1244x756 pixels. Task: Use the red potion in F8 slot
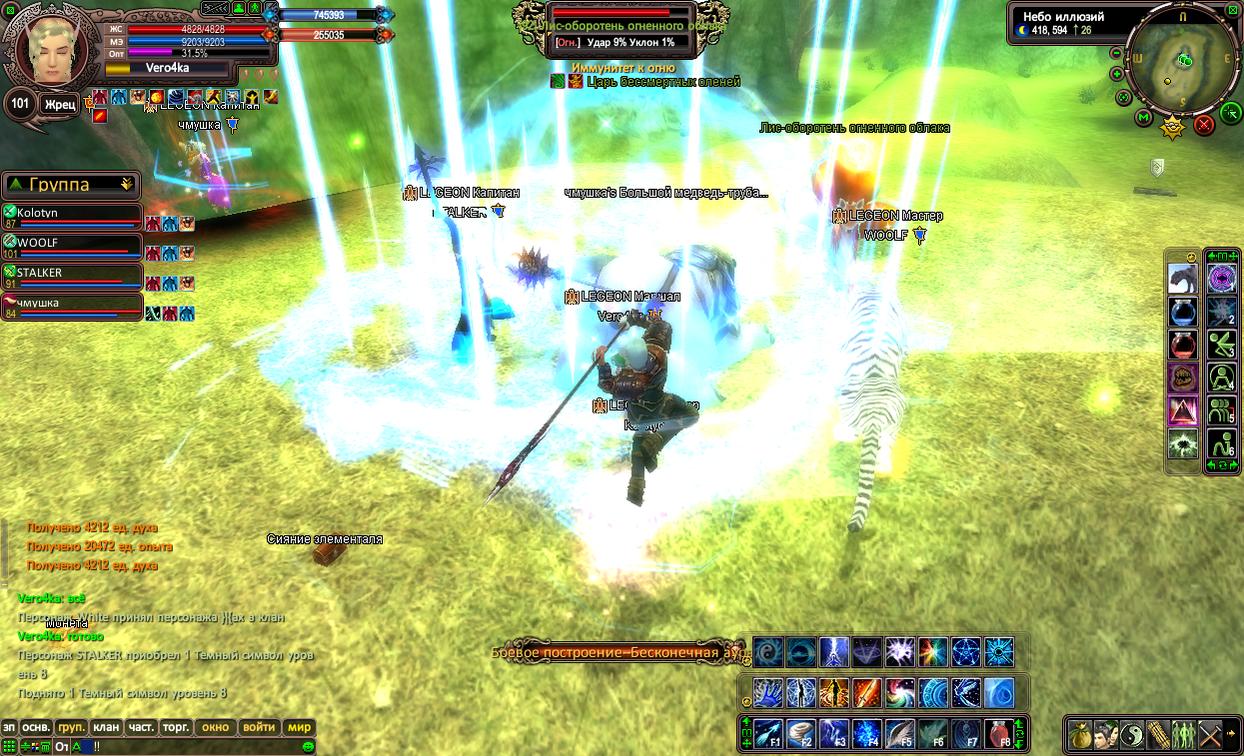pos(998,733)
